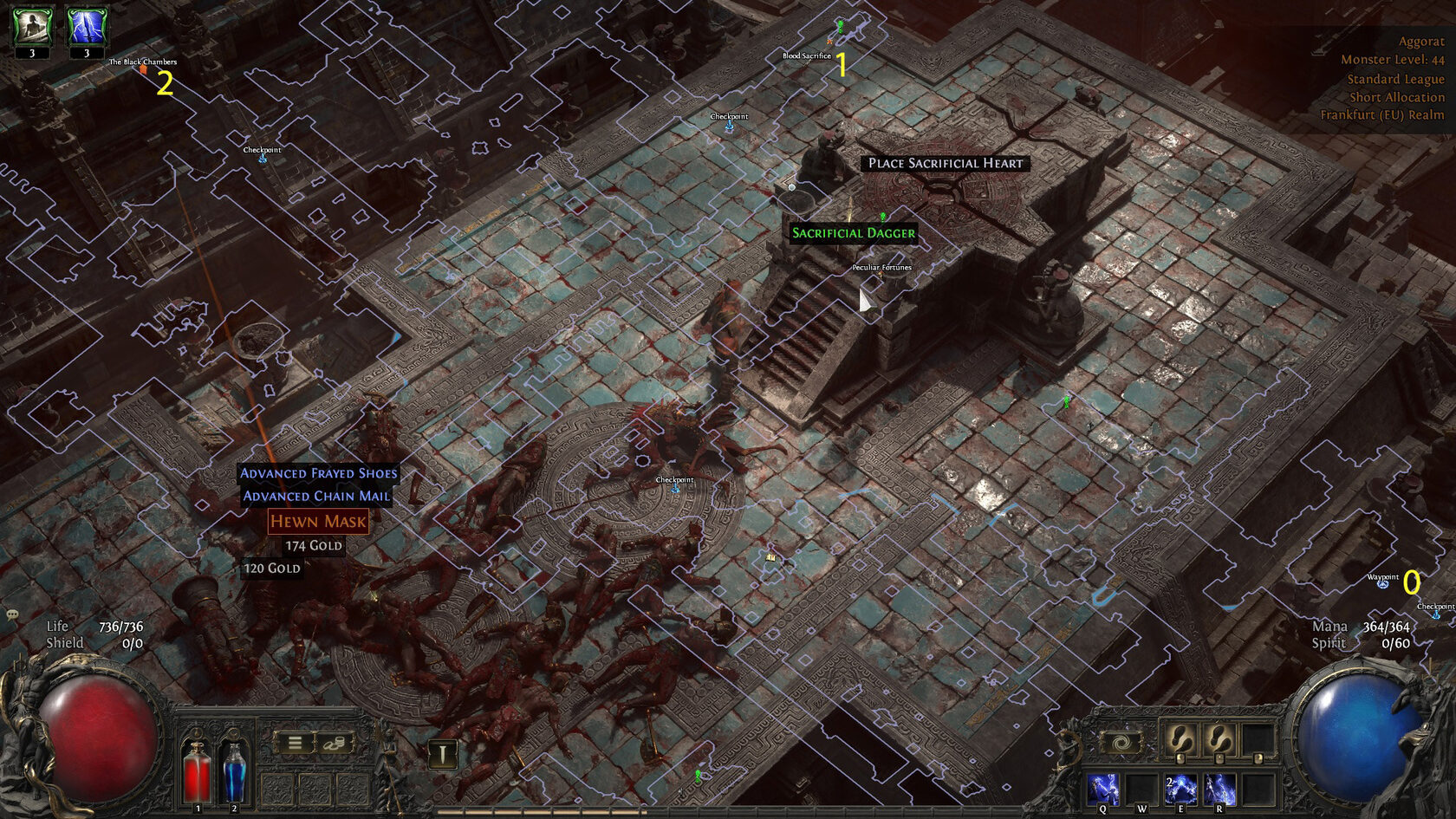Cast the lightning skill bound to Q
1456x819 pixels.
tap(1102, 790)
